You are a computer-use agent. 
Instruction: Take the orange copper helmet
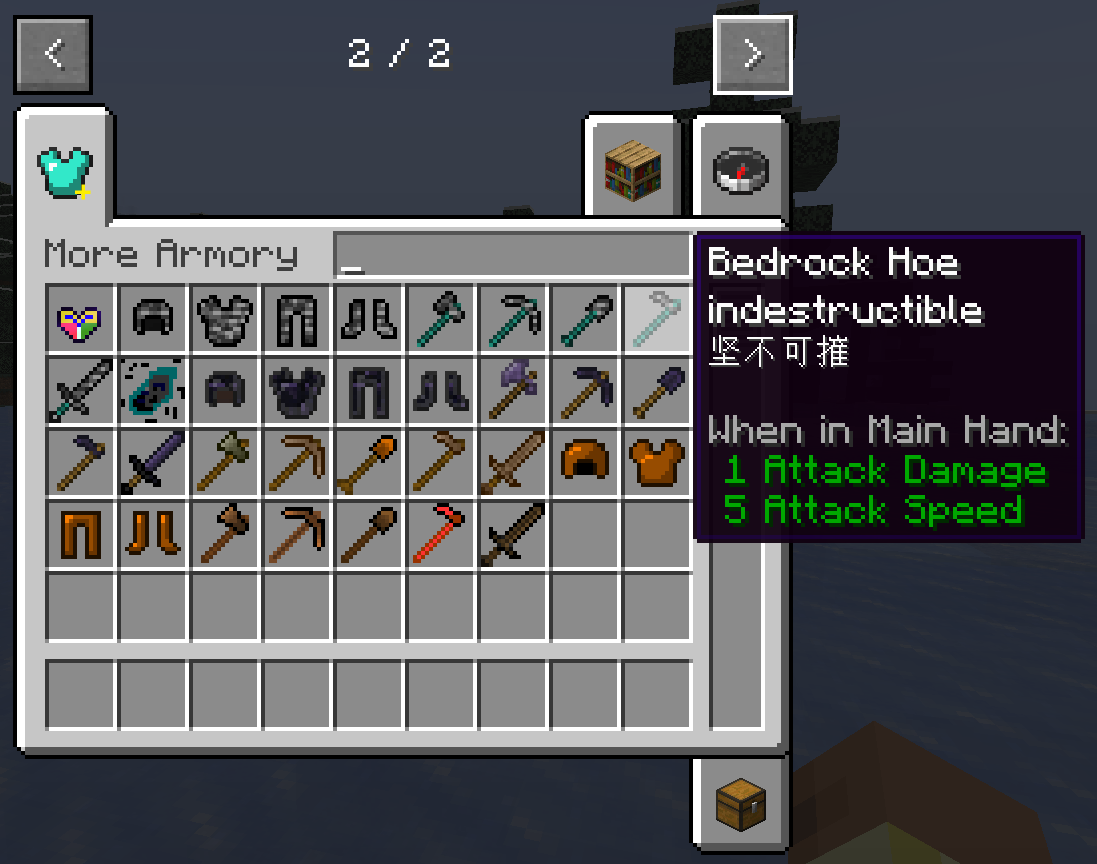click(x=585, y=463)
